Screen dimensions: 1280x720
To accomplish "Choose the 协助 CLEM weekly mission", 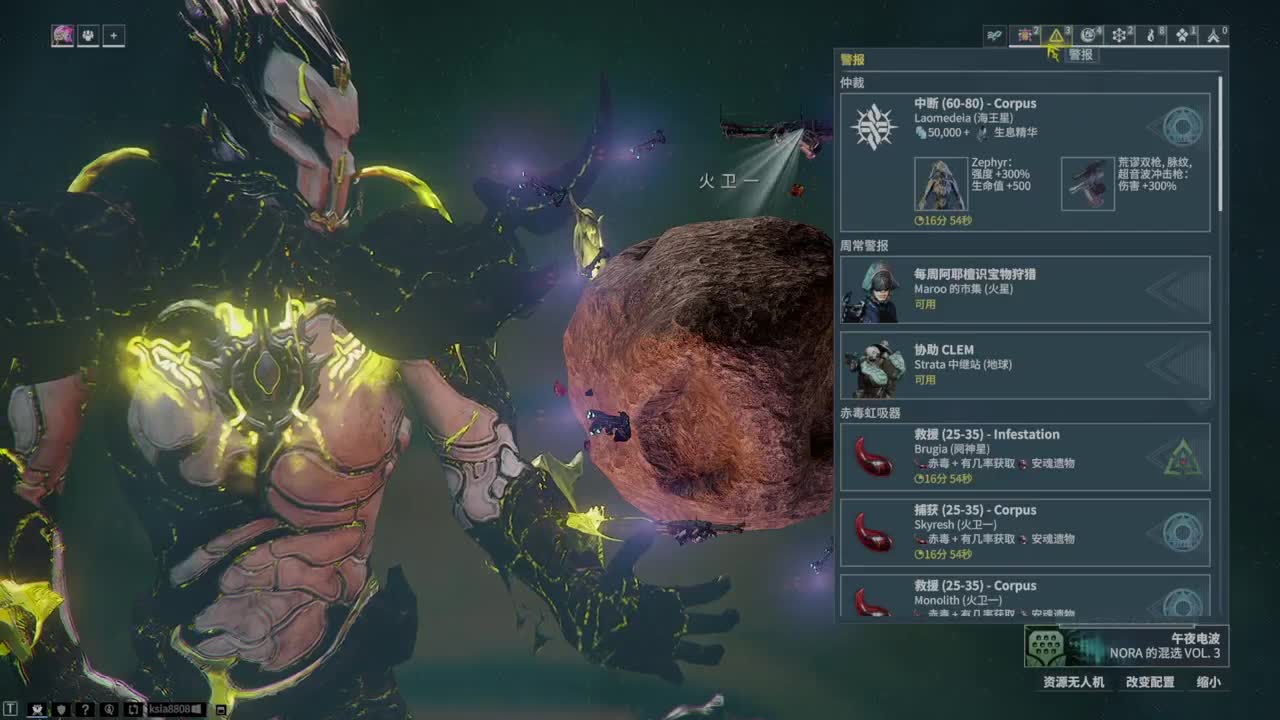I will [1025, 365].
